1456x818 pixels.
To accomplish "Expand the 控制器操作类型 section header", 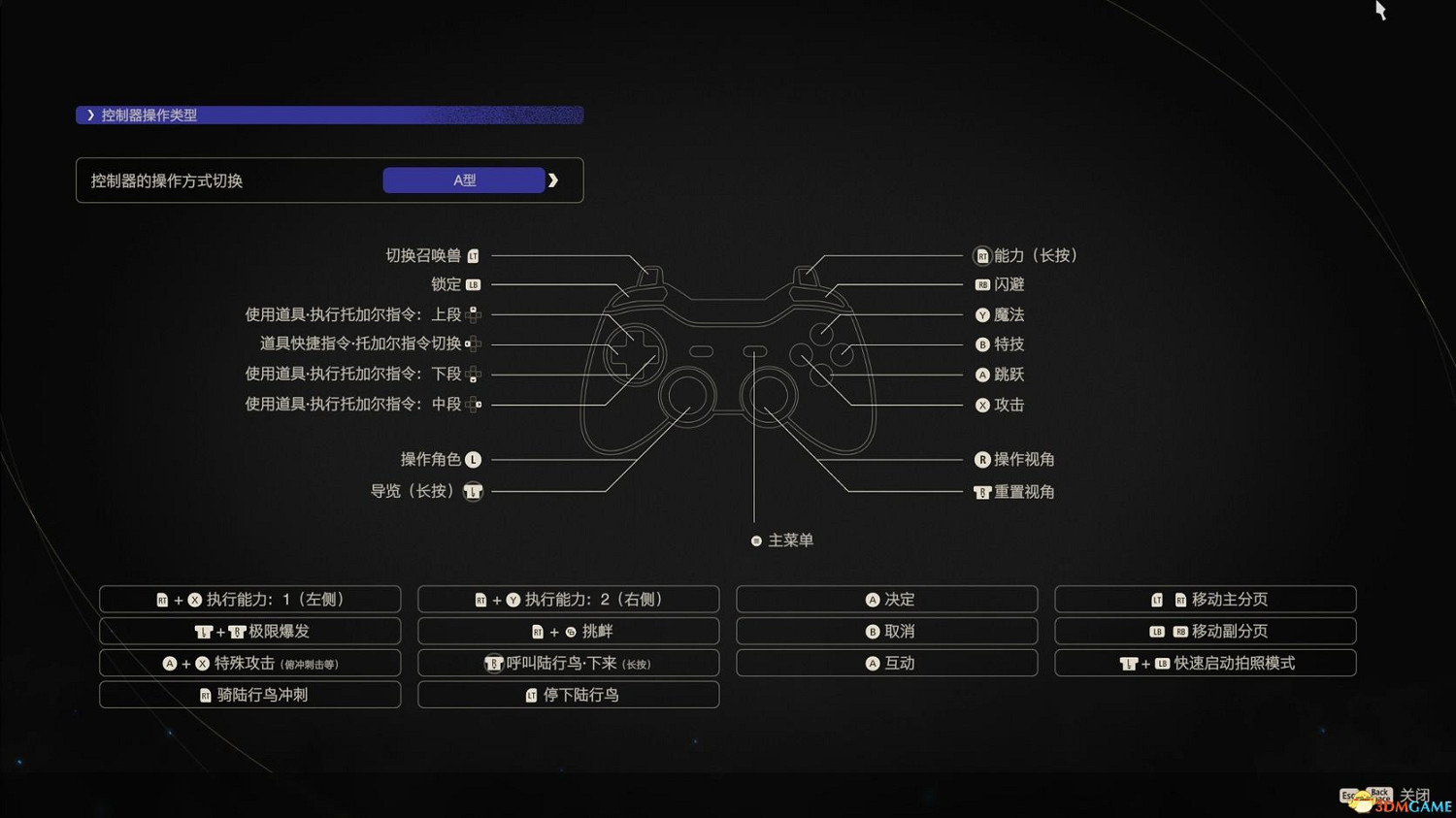I will [x=146, y=115].
